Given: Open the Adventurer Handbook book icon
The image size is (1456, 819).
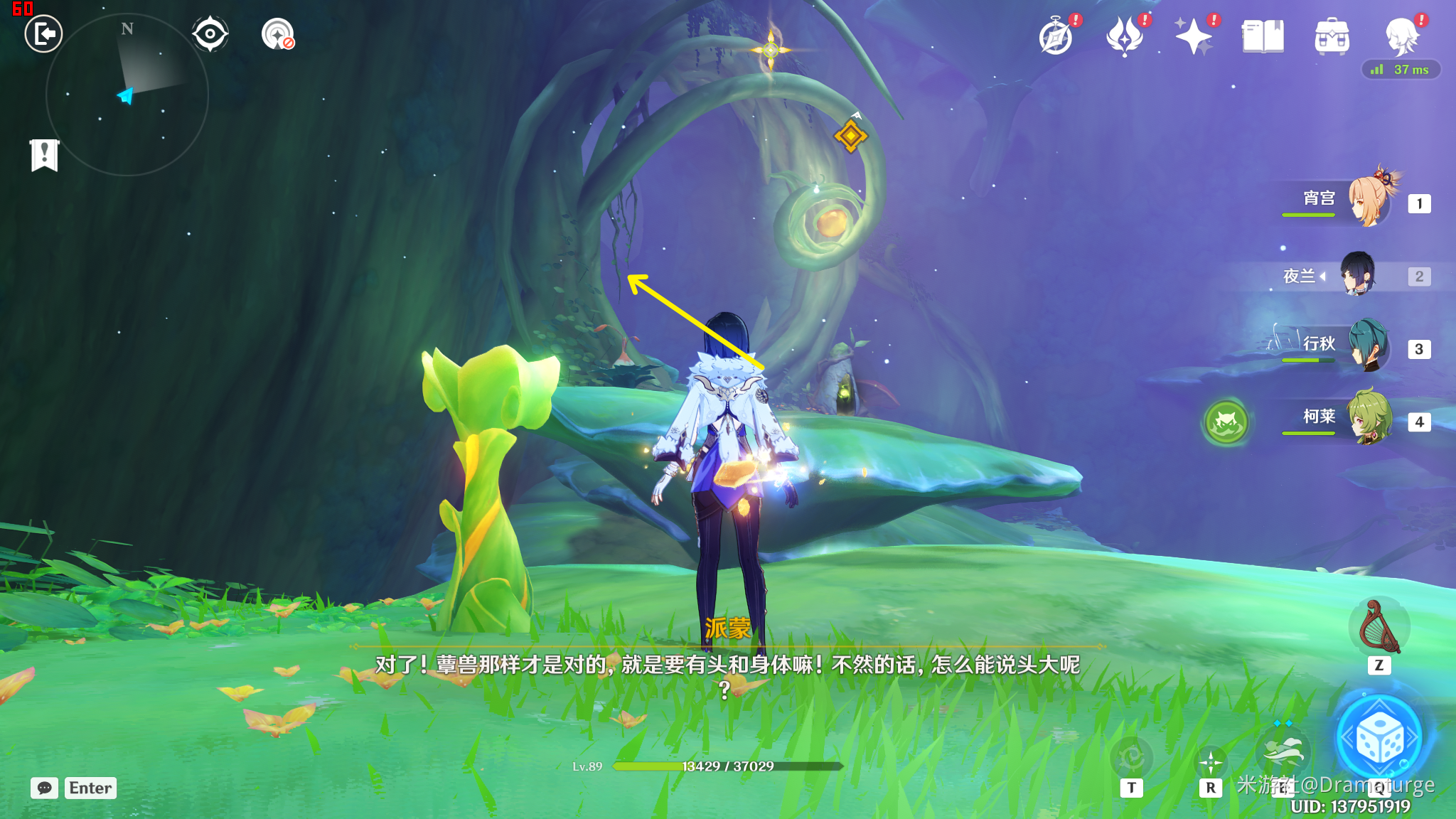Looking at the screenshot, I should (x=1263, y=37).
